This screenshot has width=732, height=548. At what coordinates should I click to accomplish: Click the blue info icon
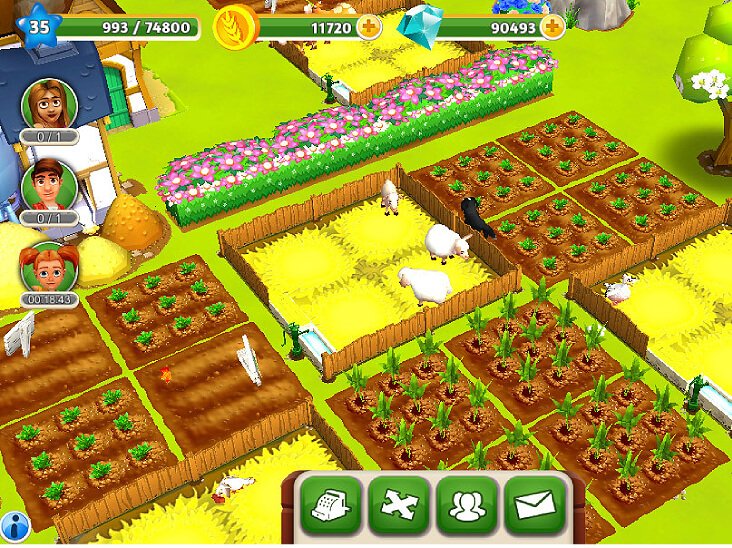[14, 524]
